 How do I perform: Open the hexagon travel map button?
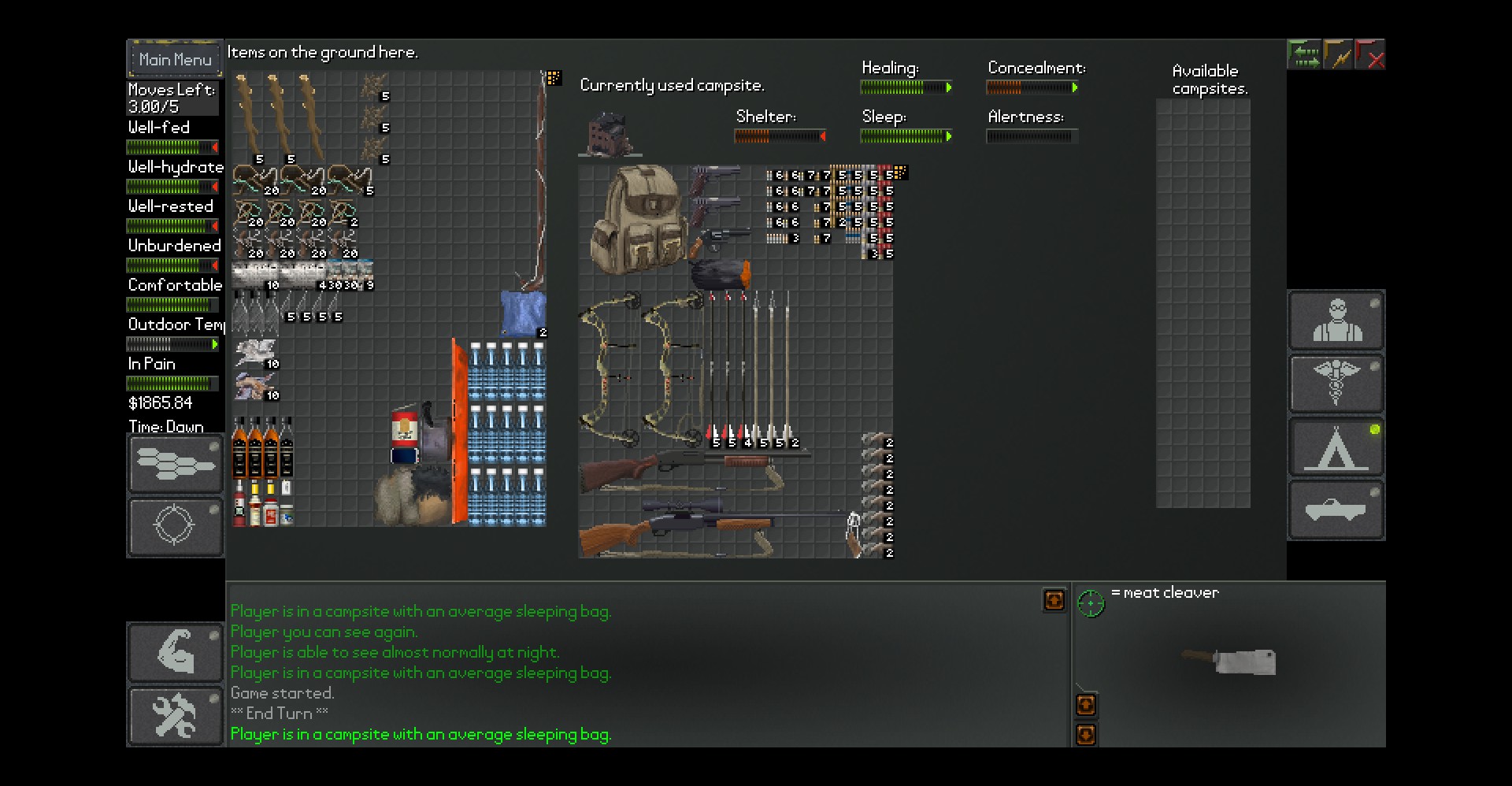pos(175,464)
